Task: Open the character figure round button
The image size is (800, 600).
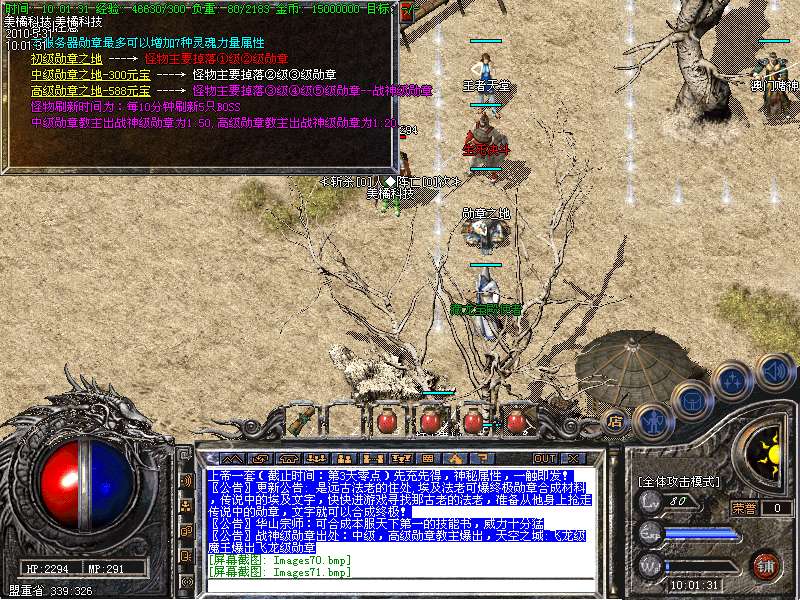Action: click(x=651, y=420)
